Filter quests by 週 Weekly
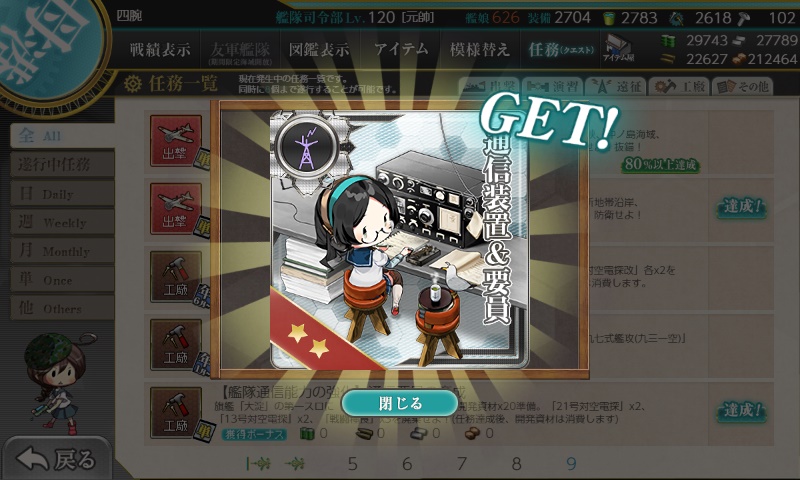 point(58,222)
